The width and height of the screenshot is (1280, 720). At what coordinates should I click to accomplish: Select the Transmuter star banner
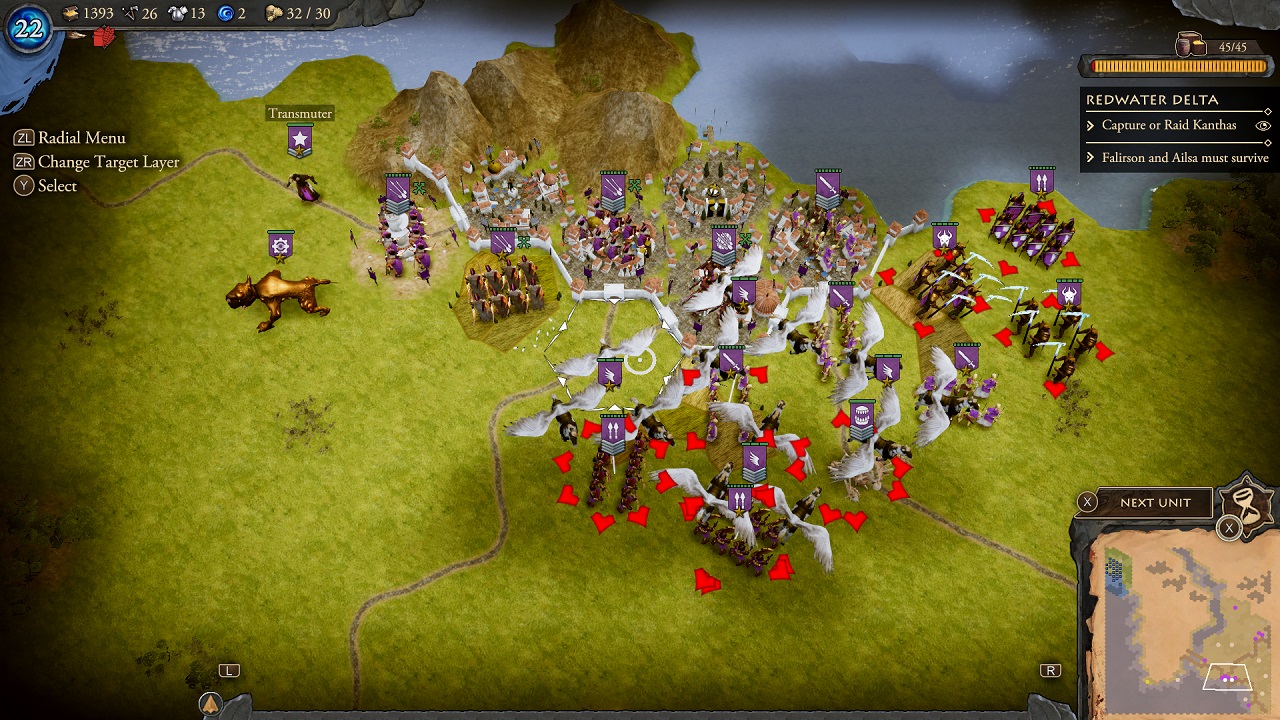(x=299, y=140)
